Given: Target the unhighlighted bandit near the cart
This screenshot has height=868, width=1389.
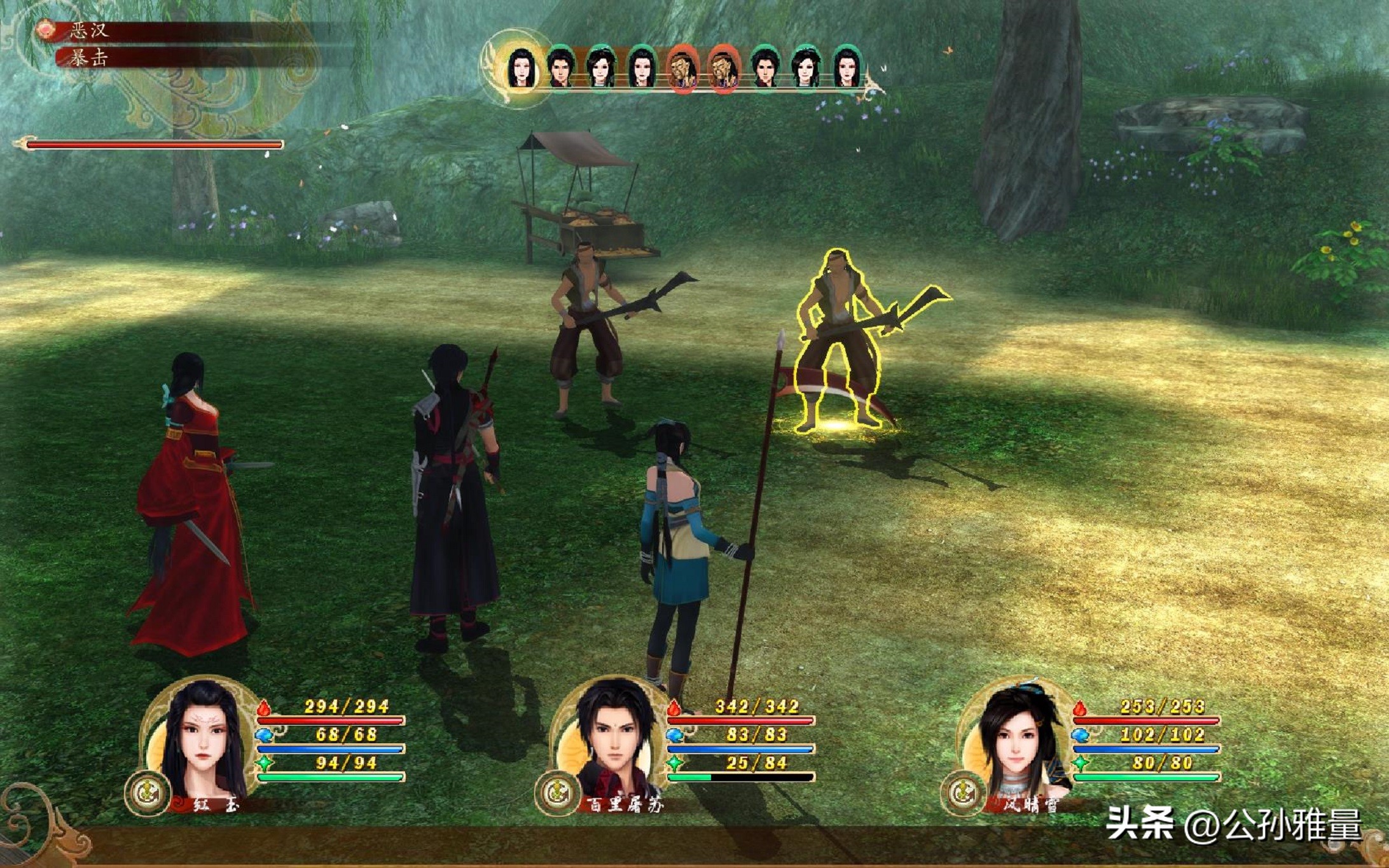Looking at the screenshot, I should 585,331.
